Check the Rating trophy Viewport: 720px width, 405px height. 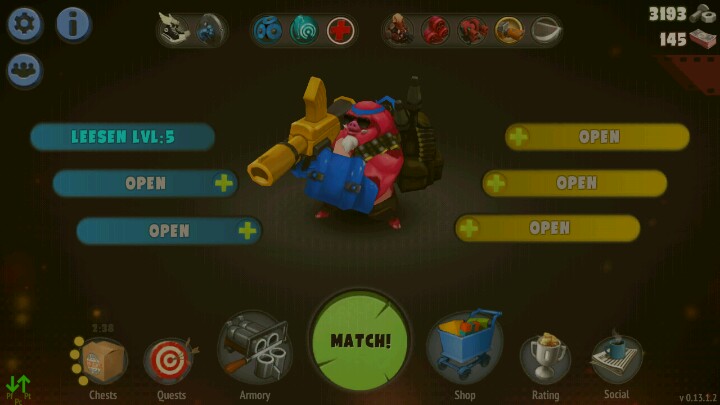point(546,358)
